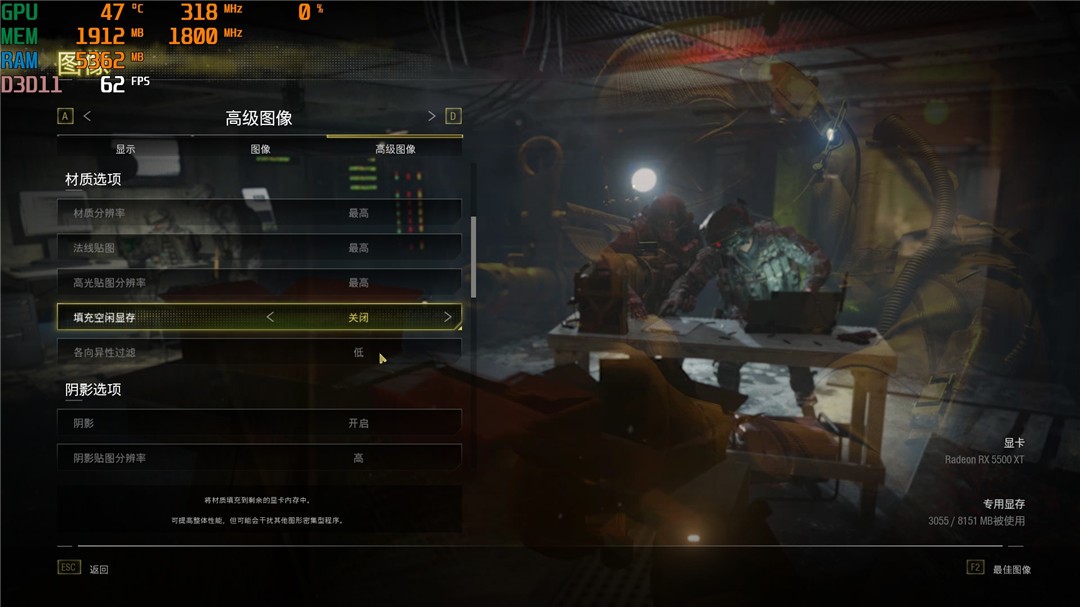
Task: Select the 阴影贴图分辨率 setting row
Action: click(259, 458)
